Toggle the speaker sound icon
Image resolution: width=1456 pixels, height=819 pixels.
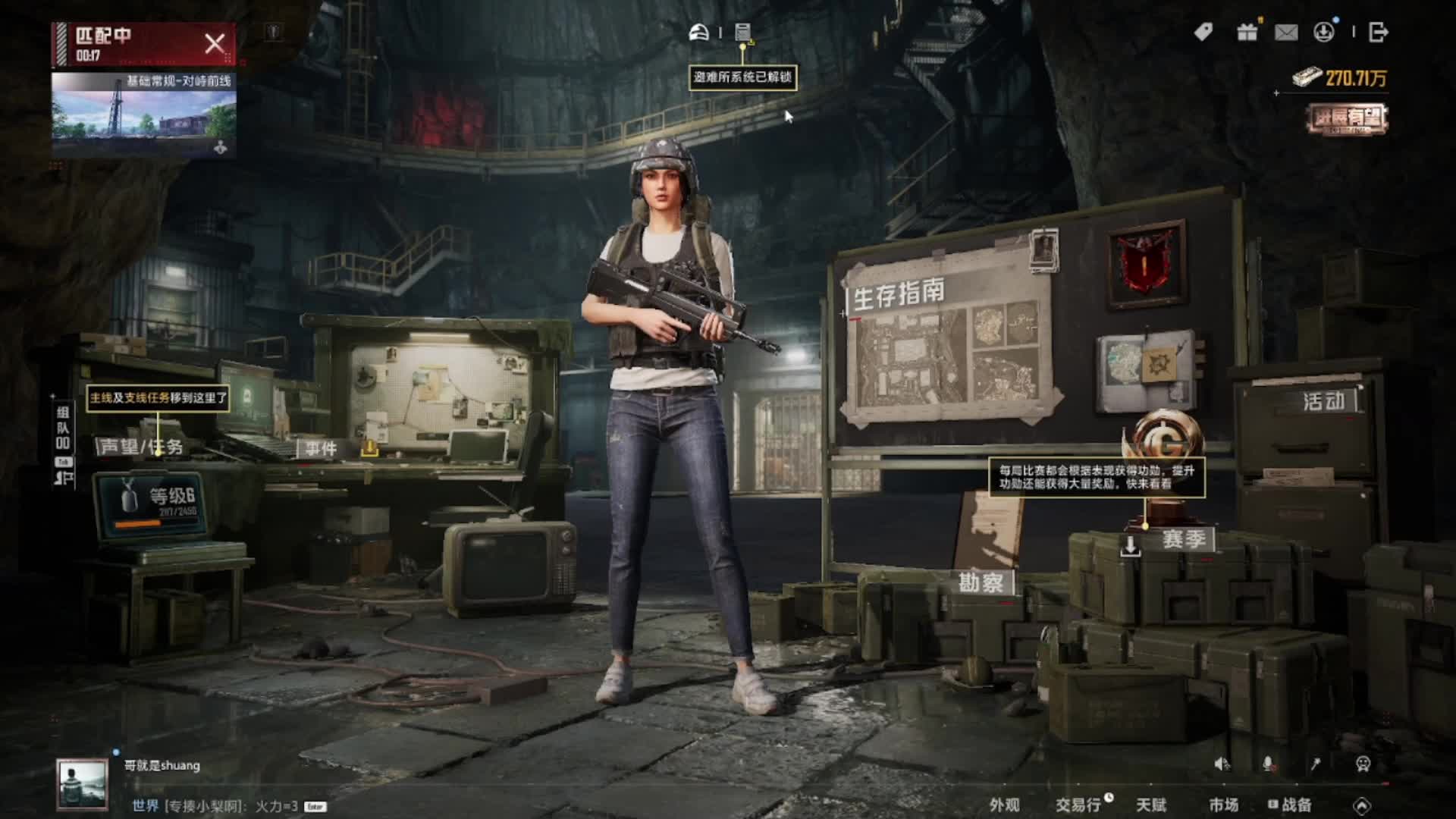(x=1222, y=764)
